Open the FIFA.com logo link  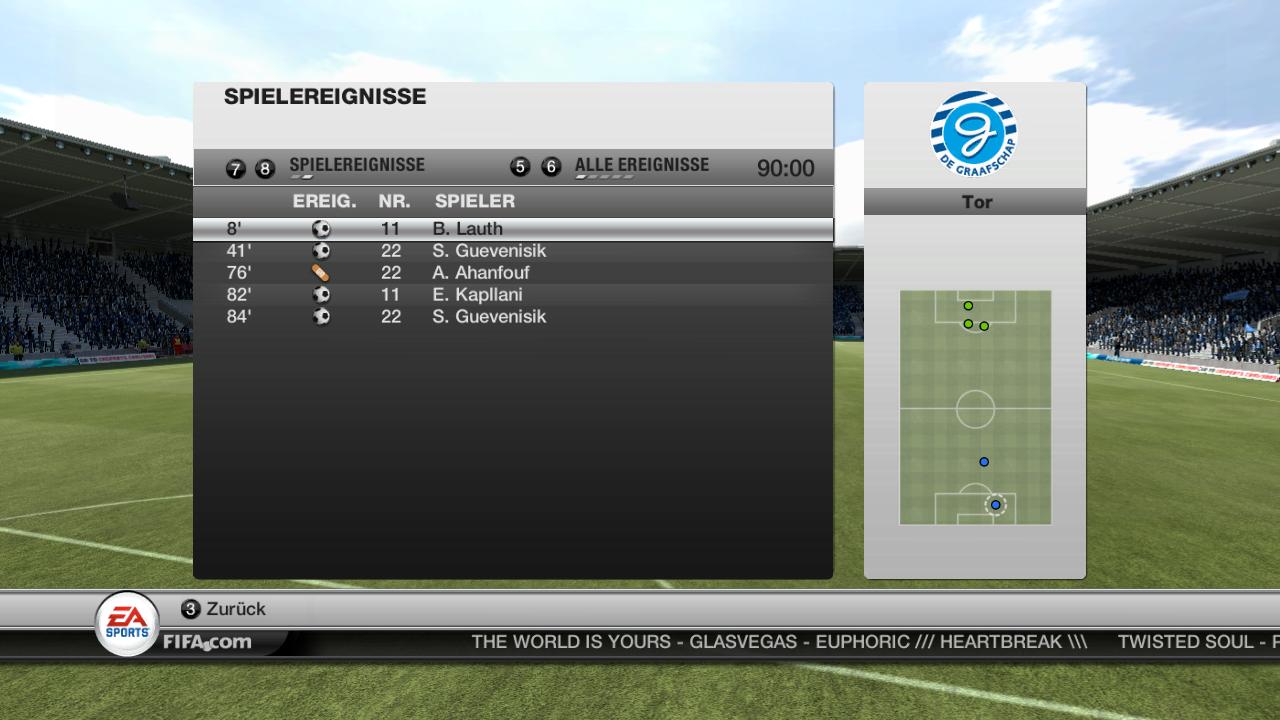(x=207, y=642)
